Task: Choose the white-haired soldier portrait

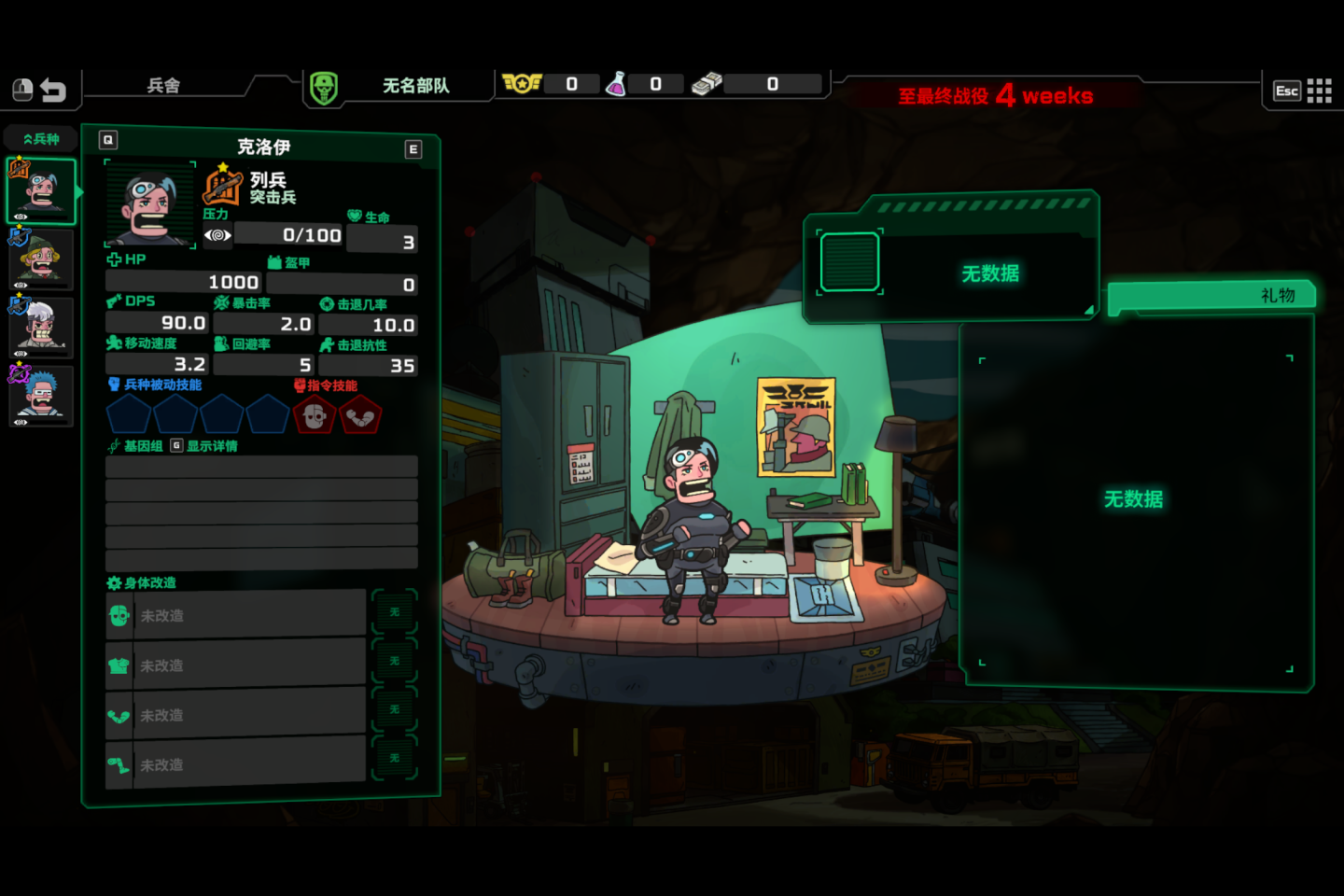Action: pyautogui.click(x=41, y=328)
